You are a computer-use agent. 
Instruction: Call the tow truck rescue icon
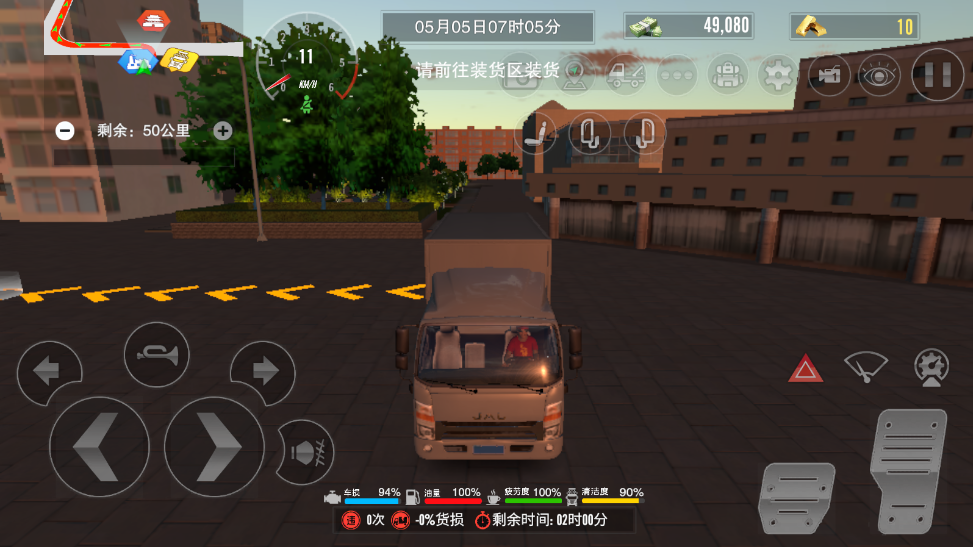coord(626,75)
